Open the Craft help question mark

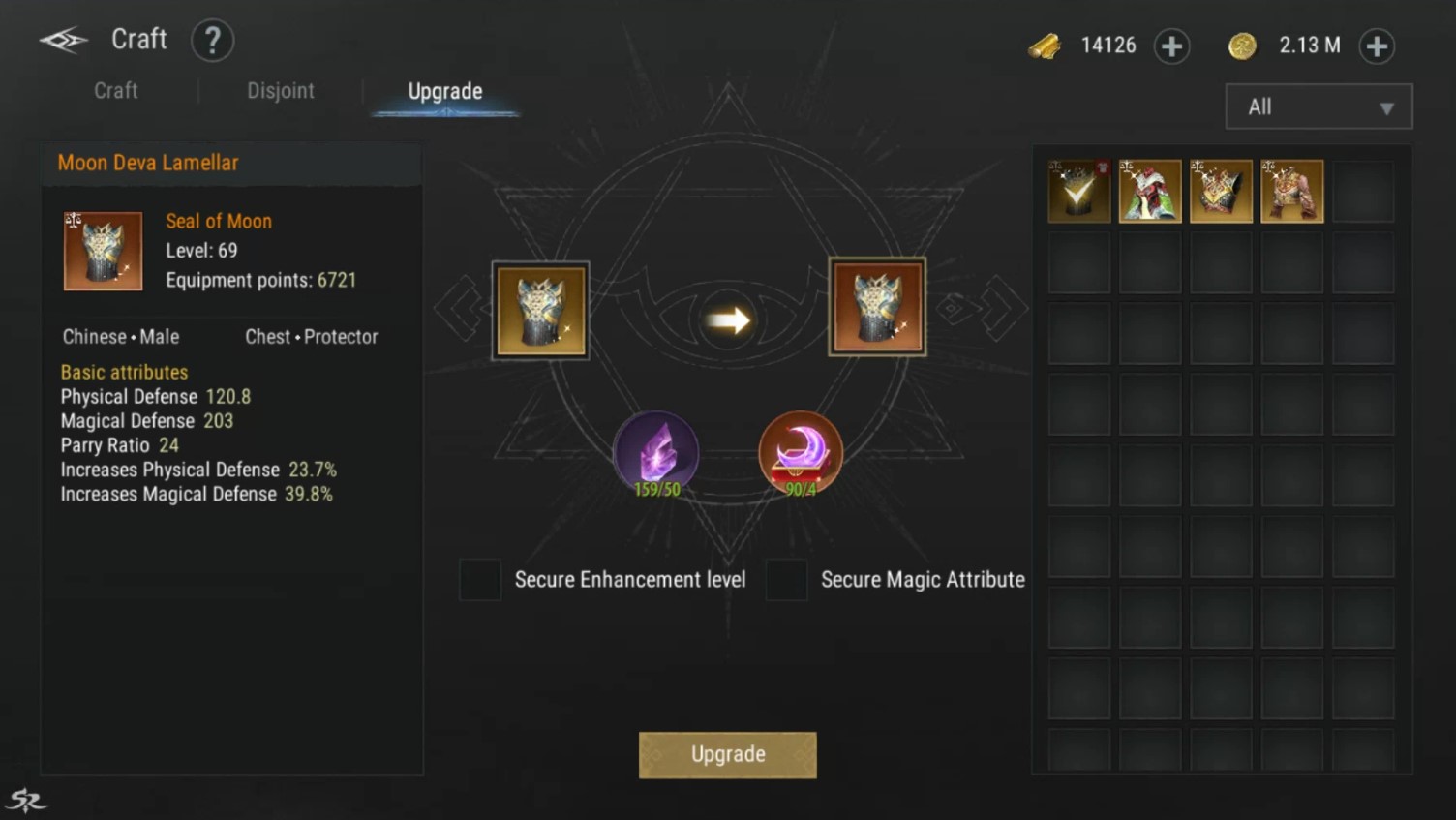coord(212,41)
